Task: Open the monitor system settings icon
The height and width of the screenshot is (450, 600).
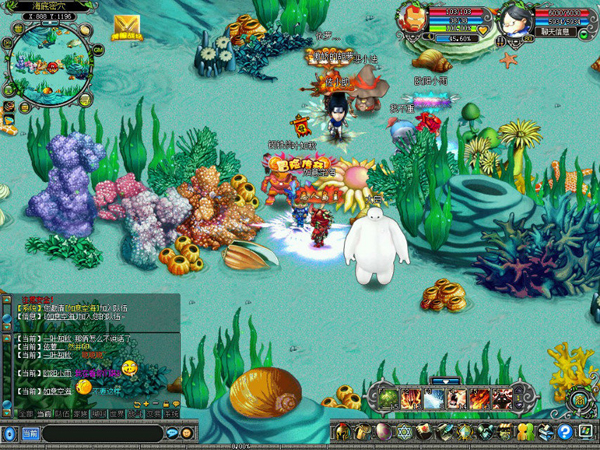Action: (586, 433)
